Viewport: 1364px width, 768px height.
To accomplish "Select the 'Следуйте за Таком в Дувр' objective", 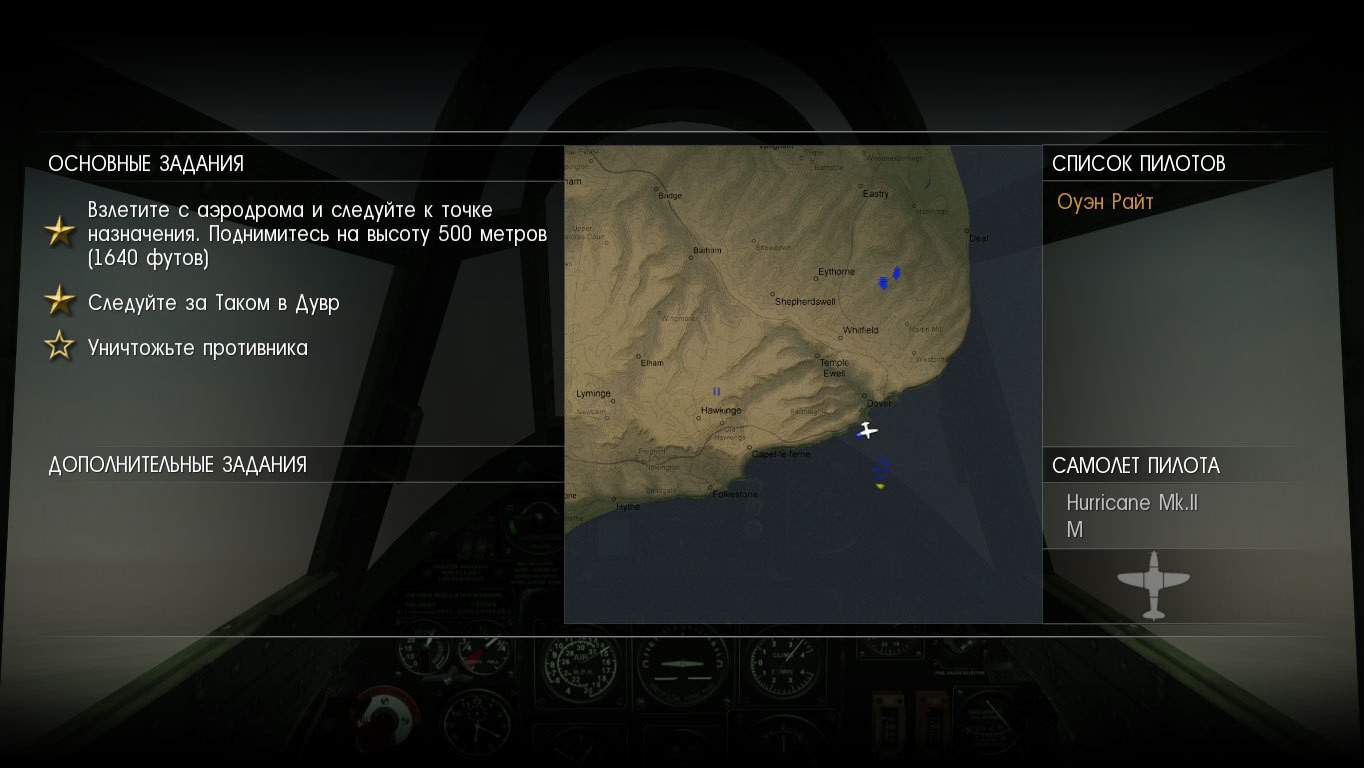I will click(x=213, y=302).
